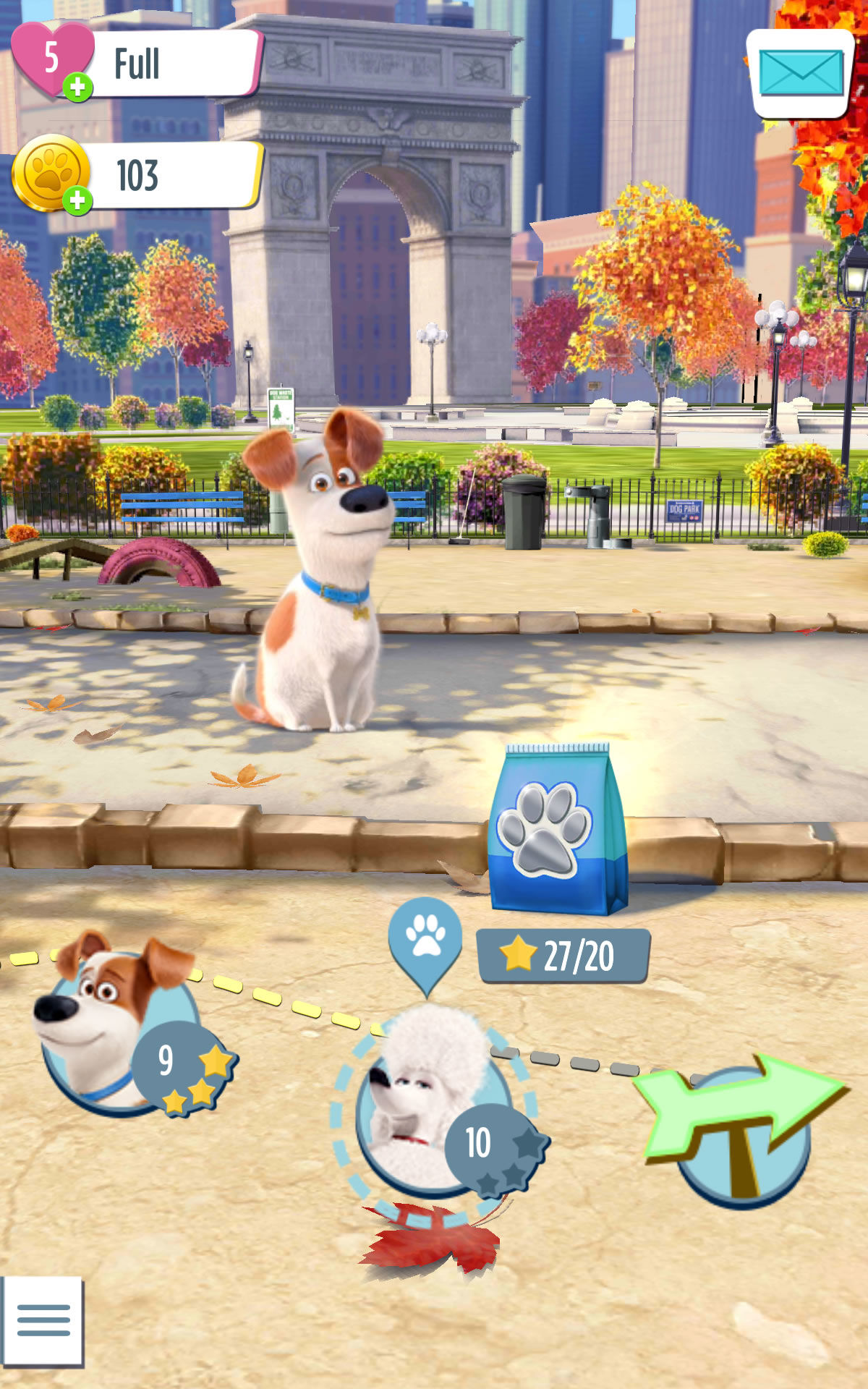Add more lives with the heart plus button
The width and height of the screenshot is (868, 1389).
tap(77, 88)
